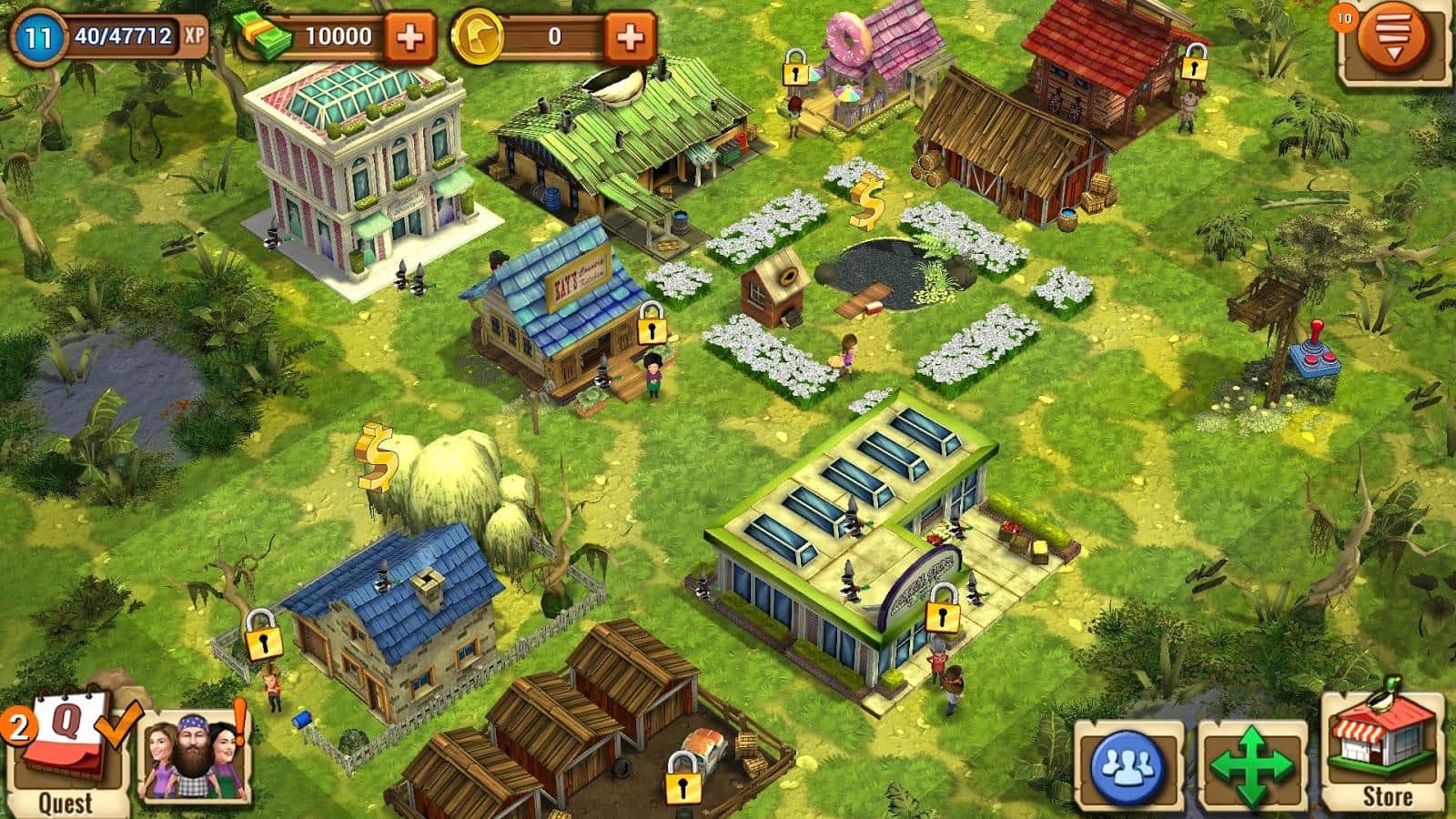The width and height of the screenshot is (1456, 819).
Task: Buy gold coins using the plus button
Action: 630,37
